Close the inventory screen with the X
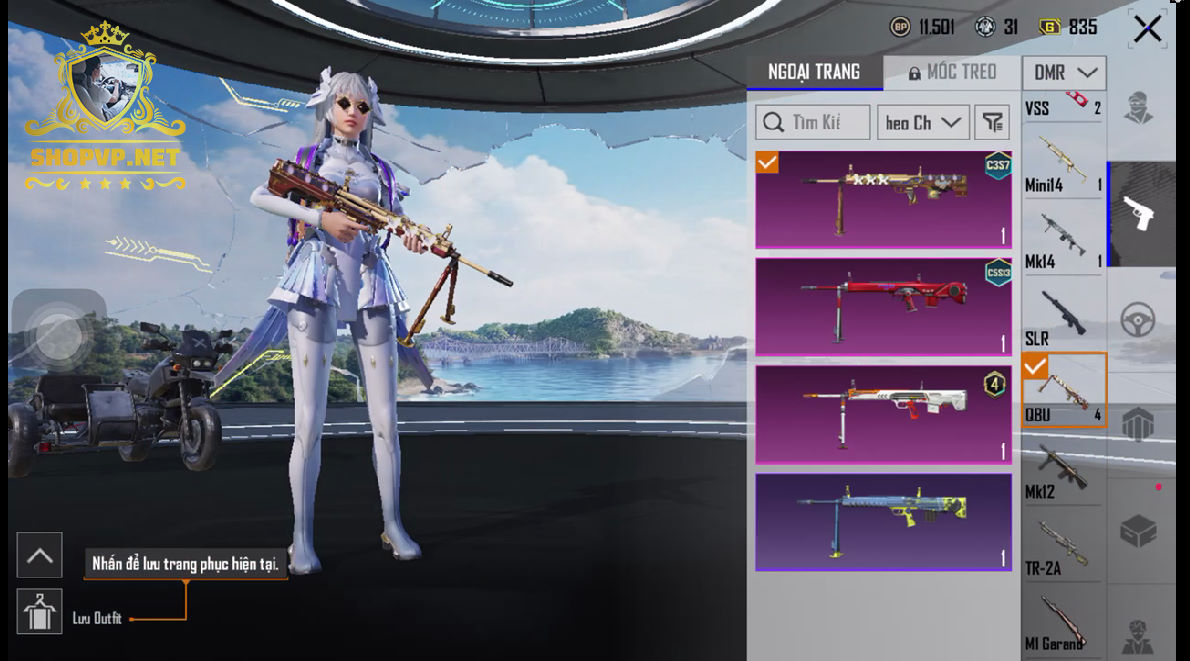This screenshot has height=661, width=1190. tap(1147, 29)
